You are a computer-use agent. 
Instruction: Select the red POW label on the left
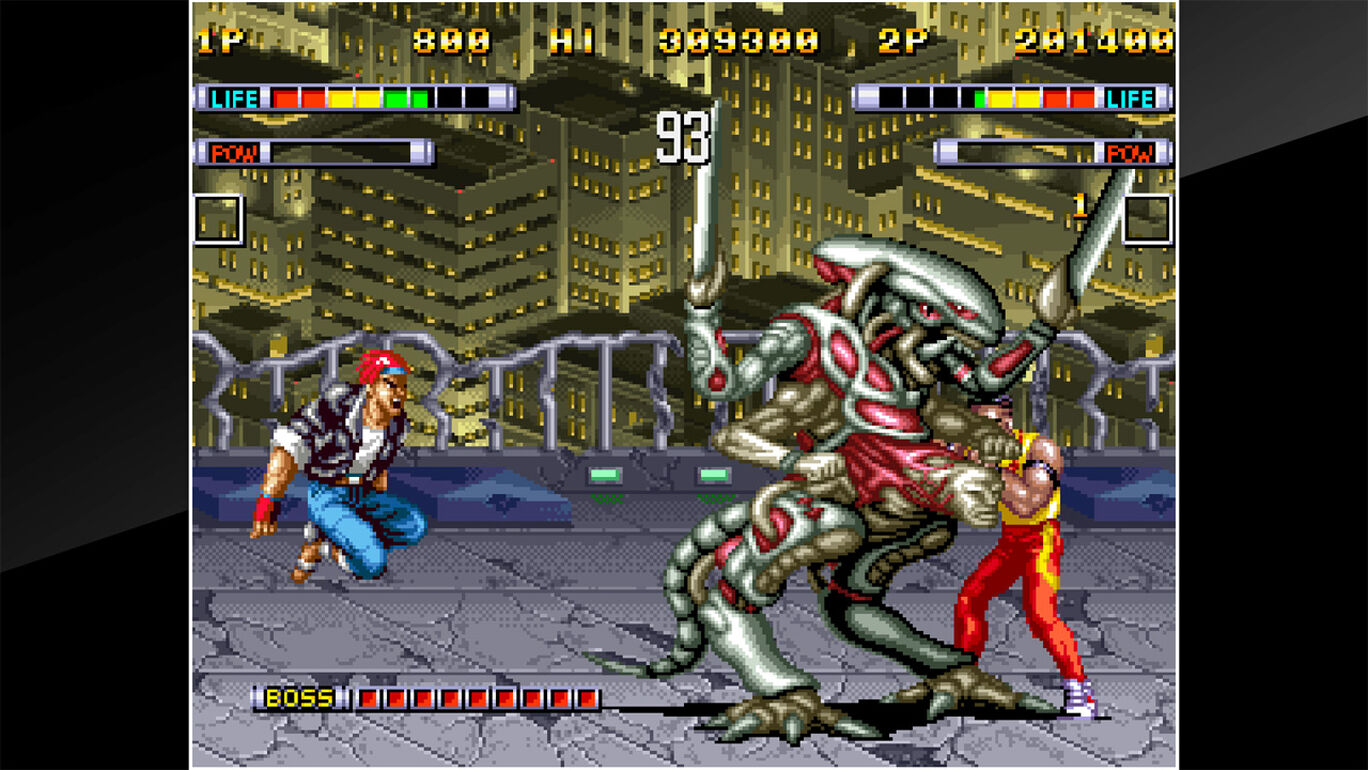233,151
